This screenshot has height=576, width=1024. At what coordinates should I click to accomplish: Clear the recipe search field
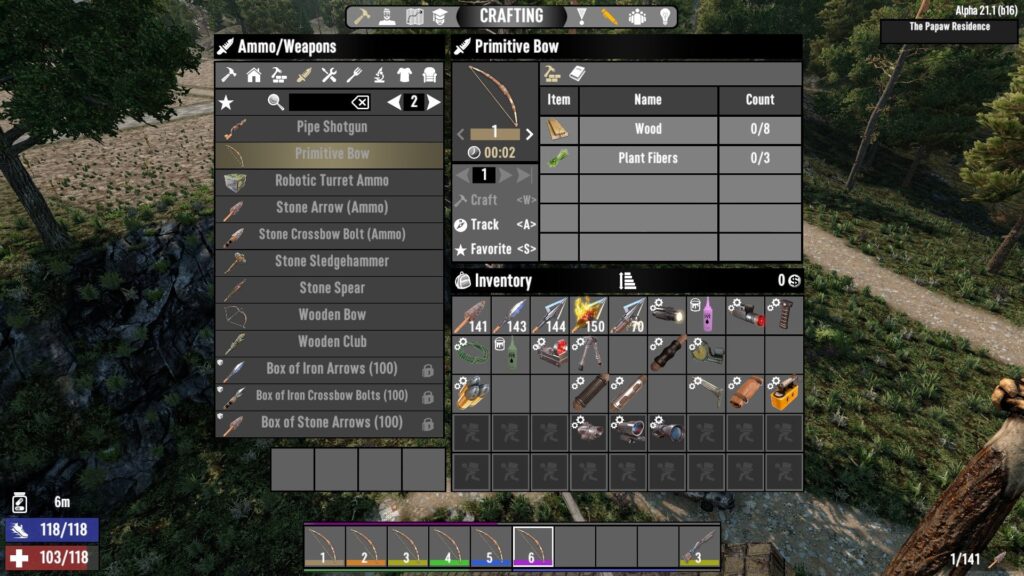[360, 102]
